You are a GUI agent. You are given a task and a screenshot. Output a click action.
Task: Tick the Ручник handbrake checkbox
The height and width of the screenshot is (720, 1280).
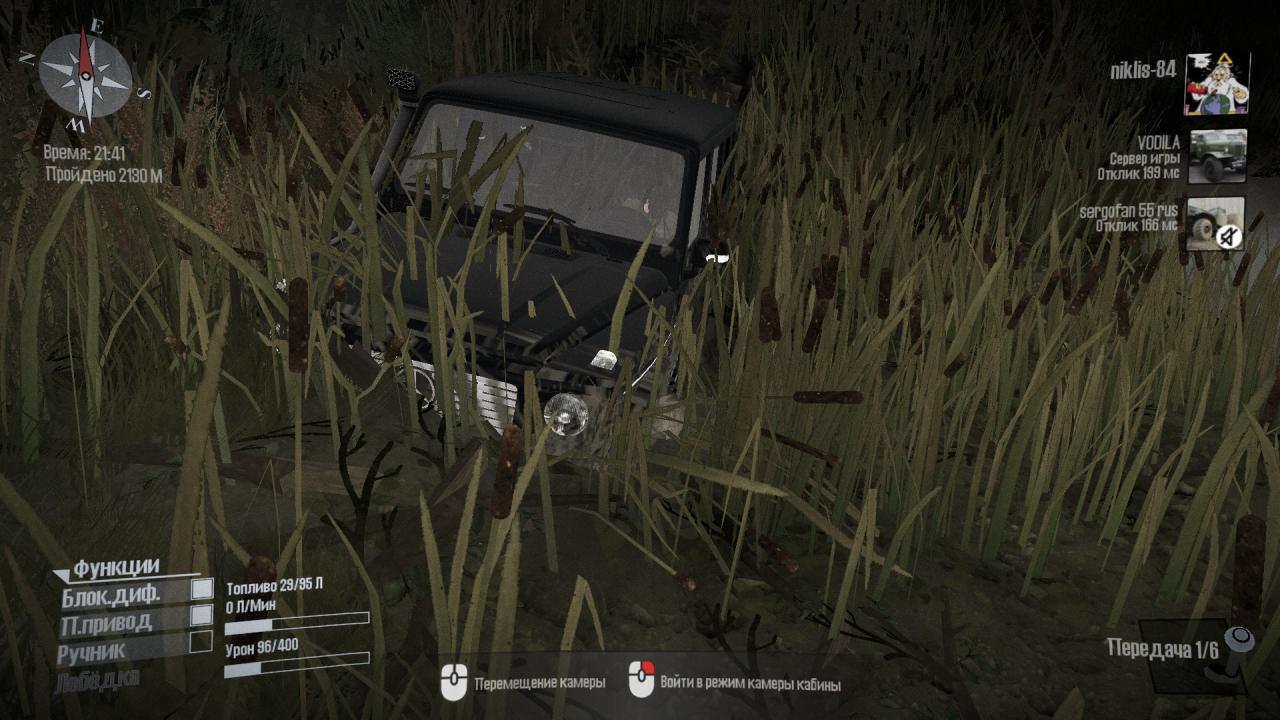[x=202, y=641]
